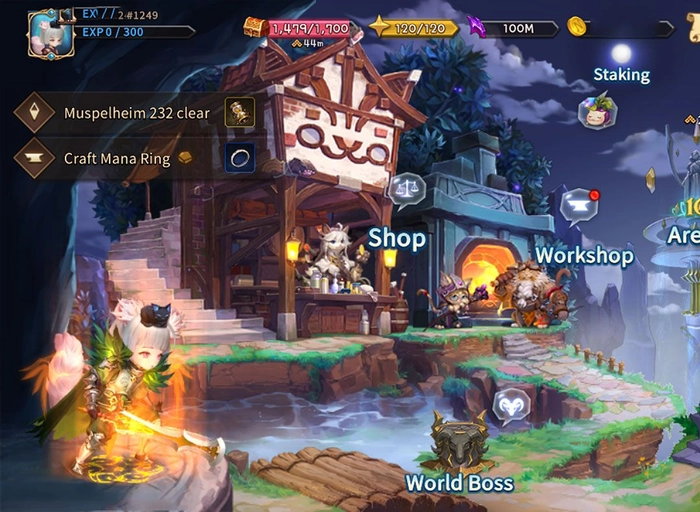The width and height of the screenshot is (700, 512).
Task: Select the Muspelheim 232 clear quest
Action: click(137, 113)
